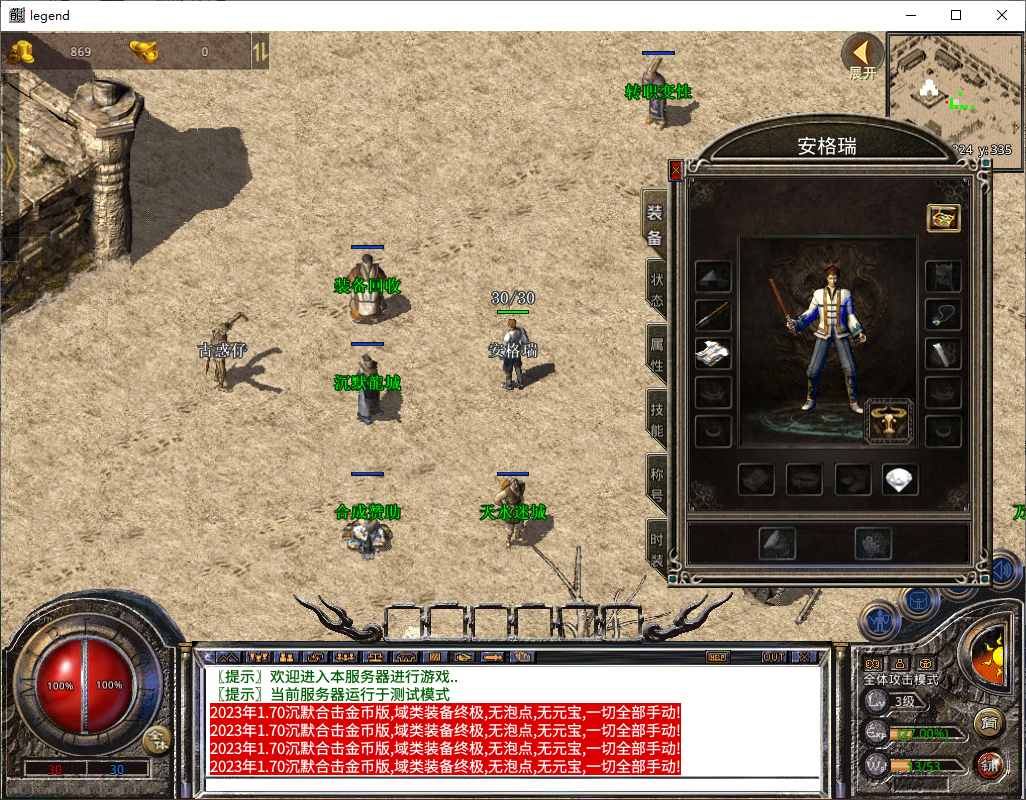Click the 展开 expand arrow button
1026x800 pixels.
click(861, 55)
